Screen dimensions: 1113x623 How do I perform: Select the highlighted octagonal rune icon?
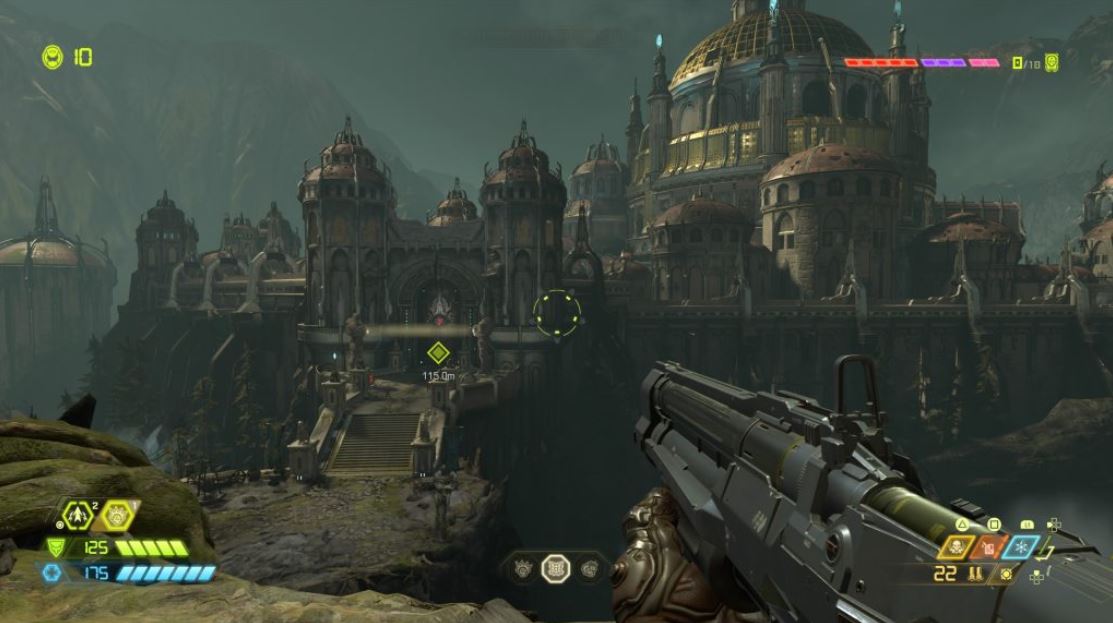click(556, 569)
